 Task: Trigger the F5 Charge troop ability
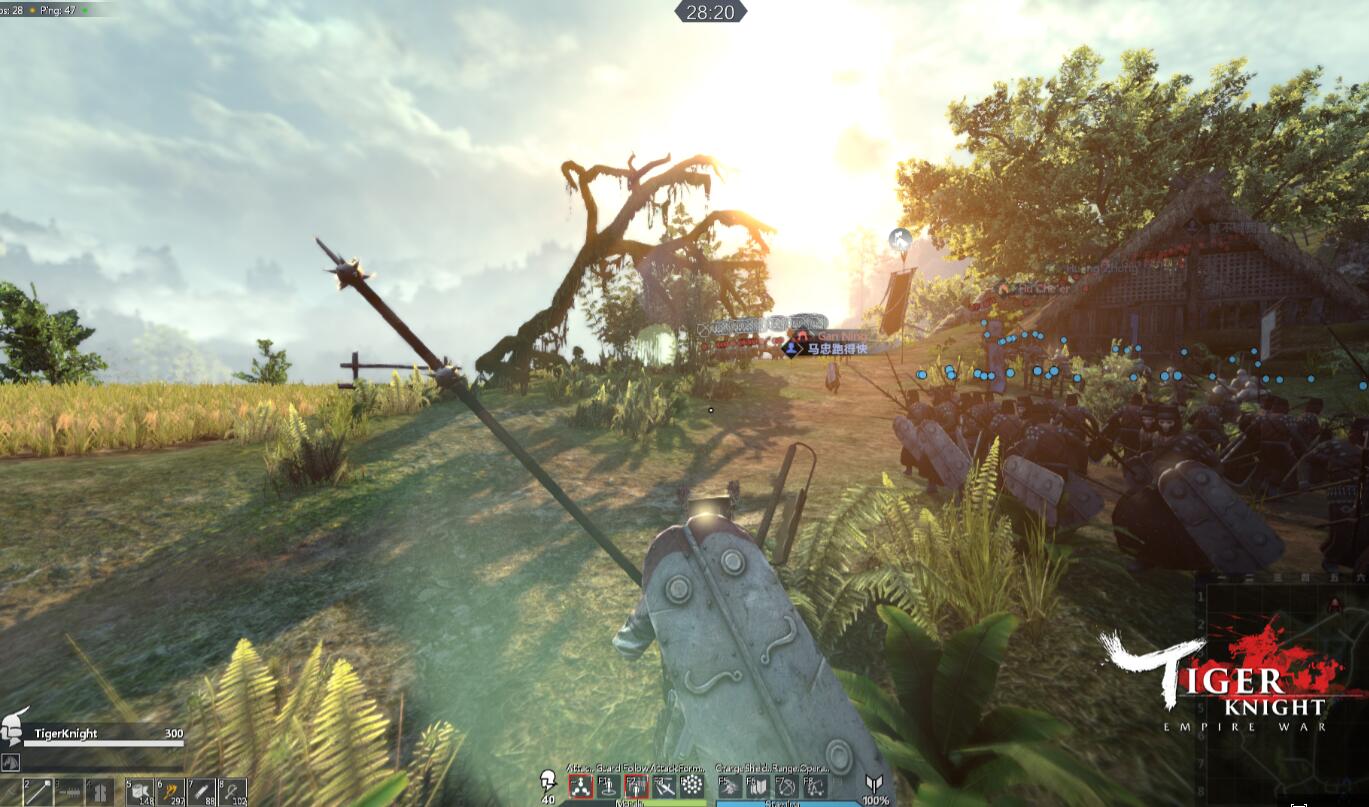[x=730, y=786]
